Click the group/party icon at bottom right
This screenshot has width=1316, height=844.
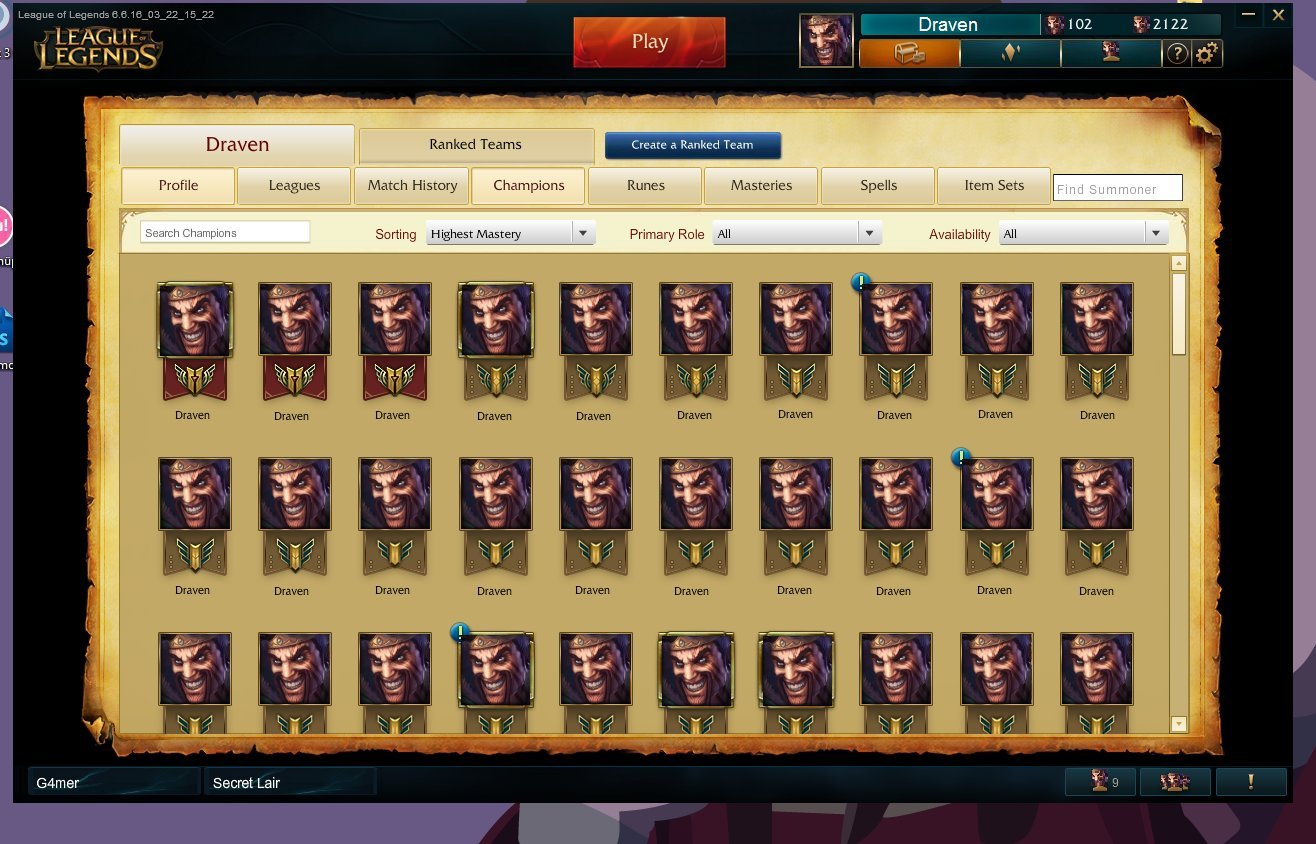(1175, 781)
